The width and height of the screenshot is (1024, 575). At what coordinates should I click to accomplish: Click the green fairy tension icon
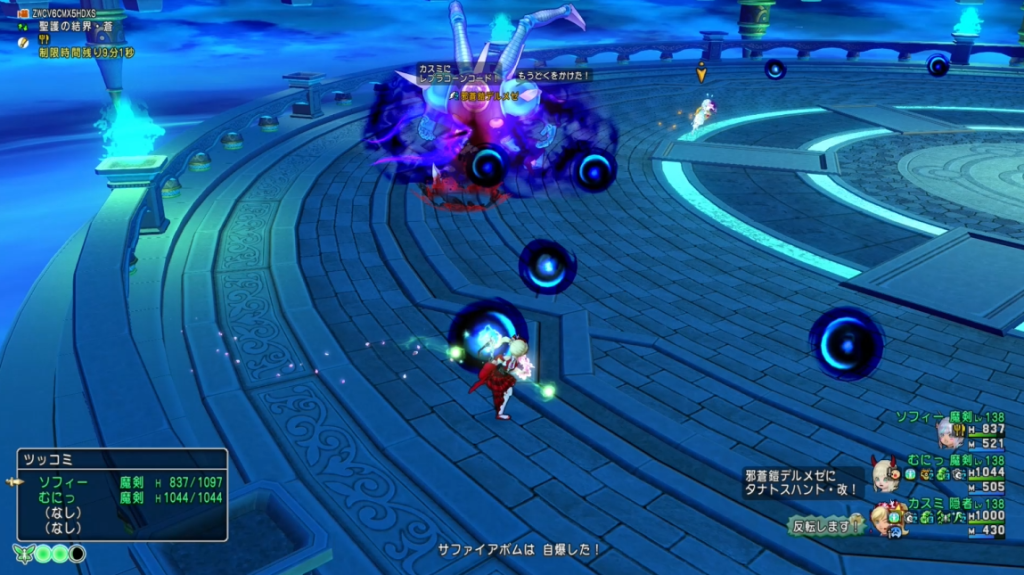[x=24, y=553]
